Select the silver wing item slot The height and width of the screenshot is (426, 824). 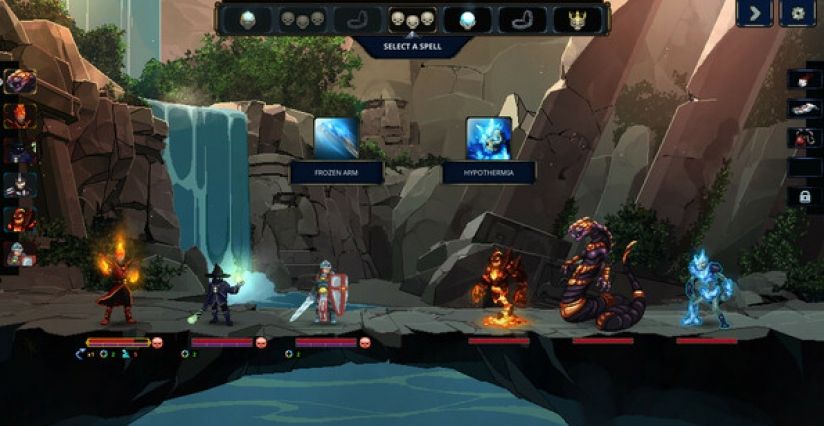(803, 109)
